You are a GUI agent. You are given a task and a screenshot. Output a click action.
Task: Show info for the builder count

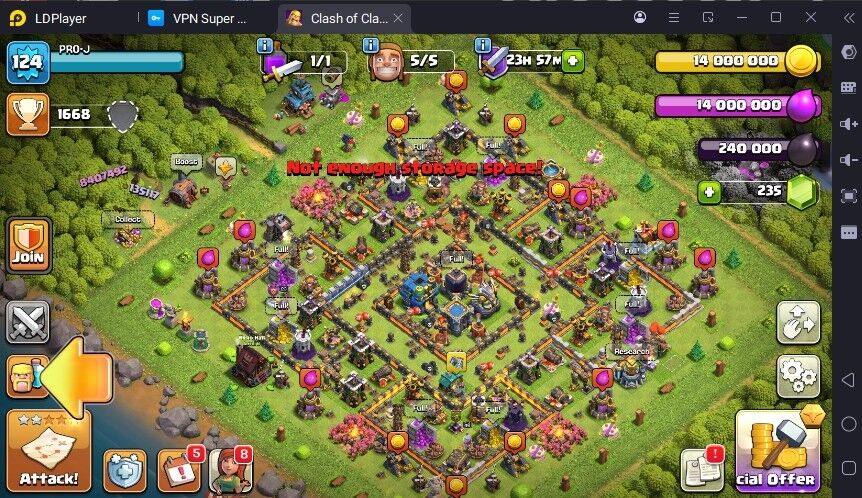[x=371, y=46]
